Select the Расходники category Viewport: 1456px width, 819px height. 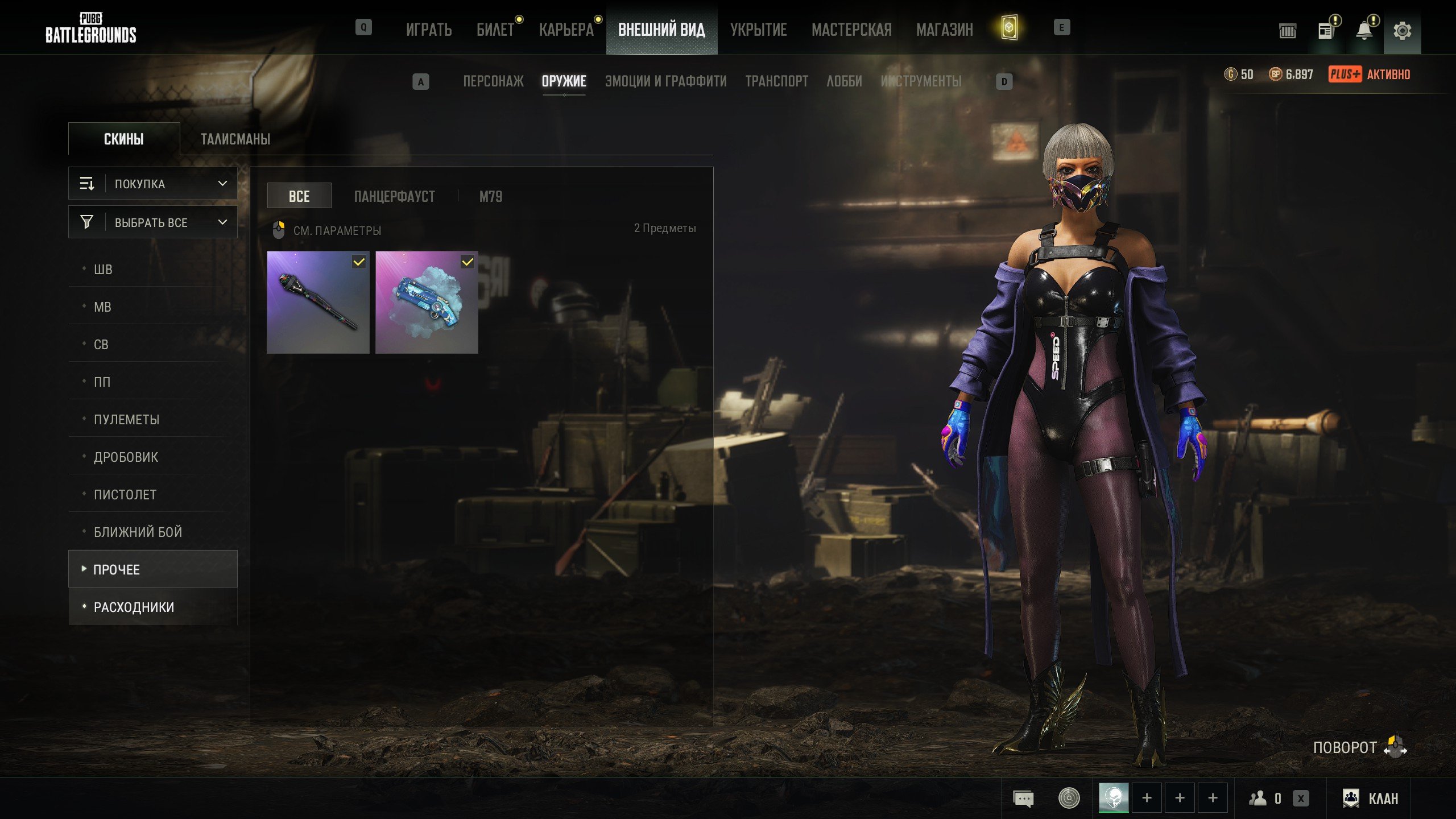point(134,607)
